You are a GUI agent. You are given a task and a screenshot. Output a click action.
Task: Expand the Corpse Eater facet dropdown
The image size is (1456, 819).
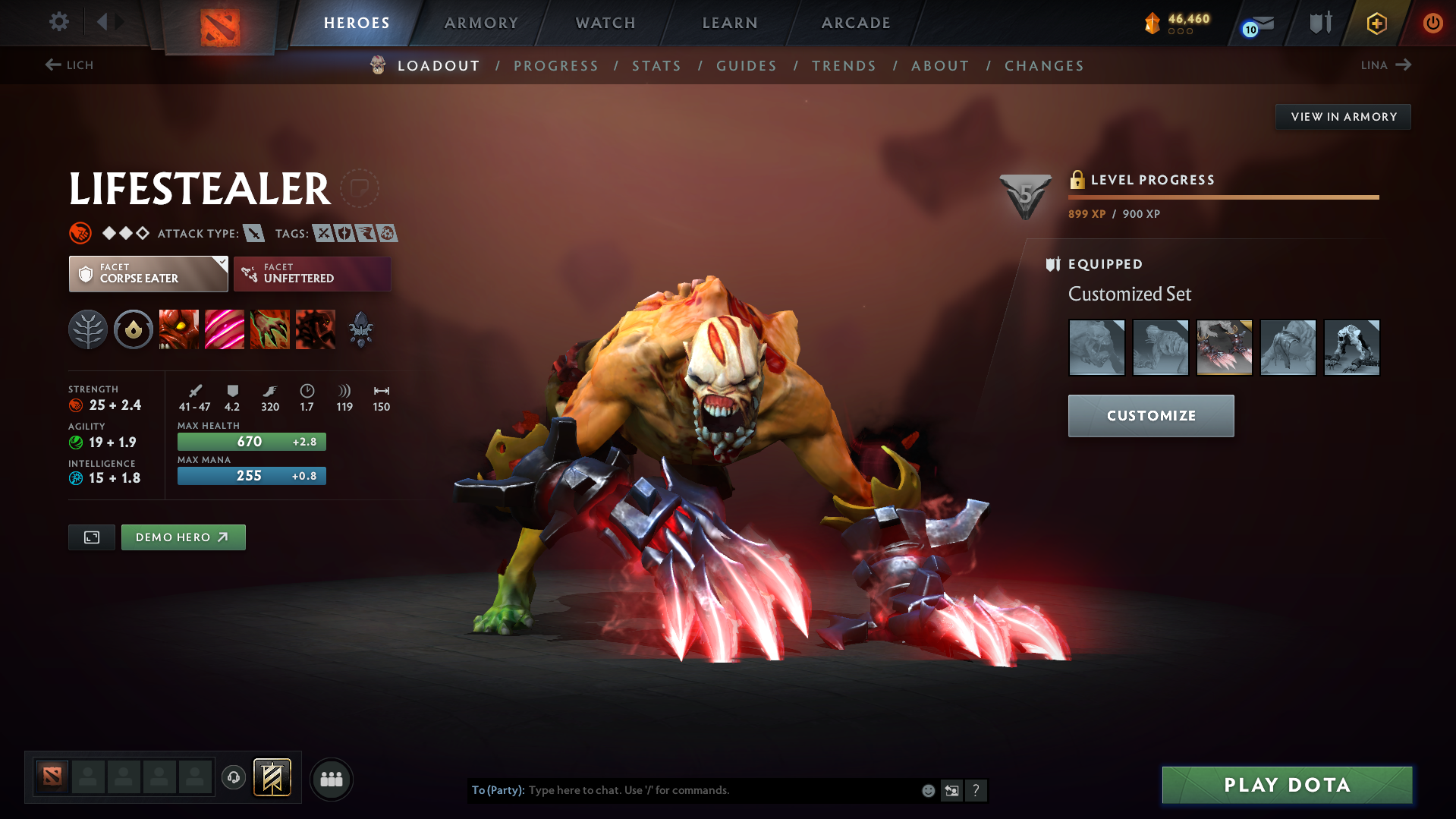click(221, 264)
